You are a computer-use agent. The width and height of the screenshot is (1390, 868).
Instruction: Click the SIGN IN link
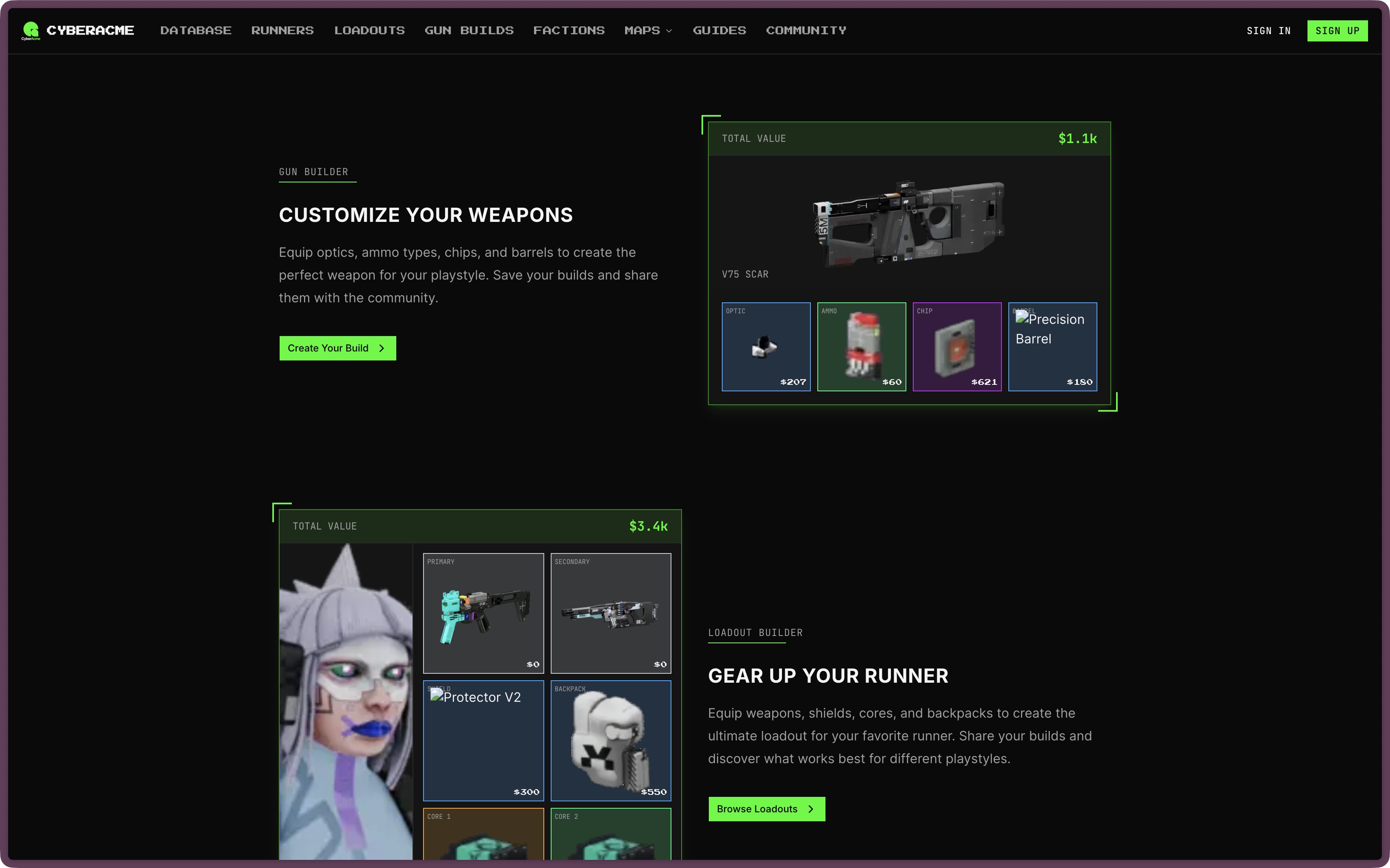pos(1269,30)
